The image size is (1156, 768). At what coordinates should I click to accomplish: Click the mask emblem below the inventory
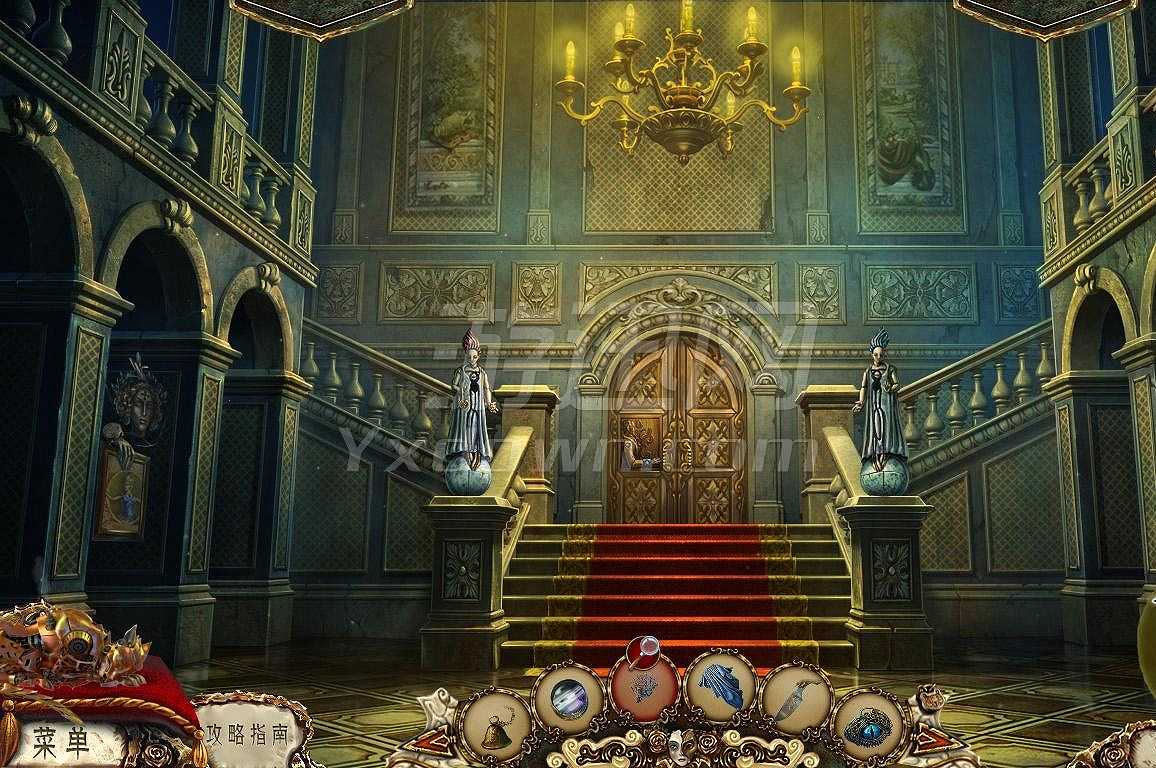pos(681,745)
